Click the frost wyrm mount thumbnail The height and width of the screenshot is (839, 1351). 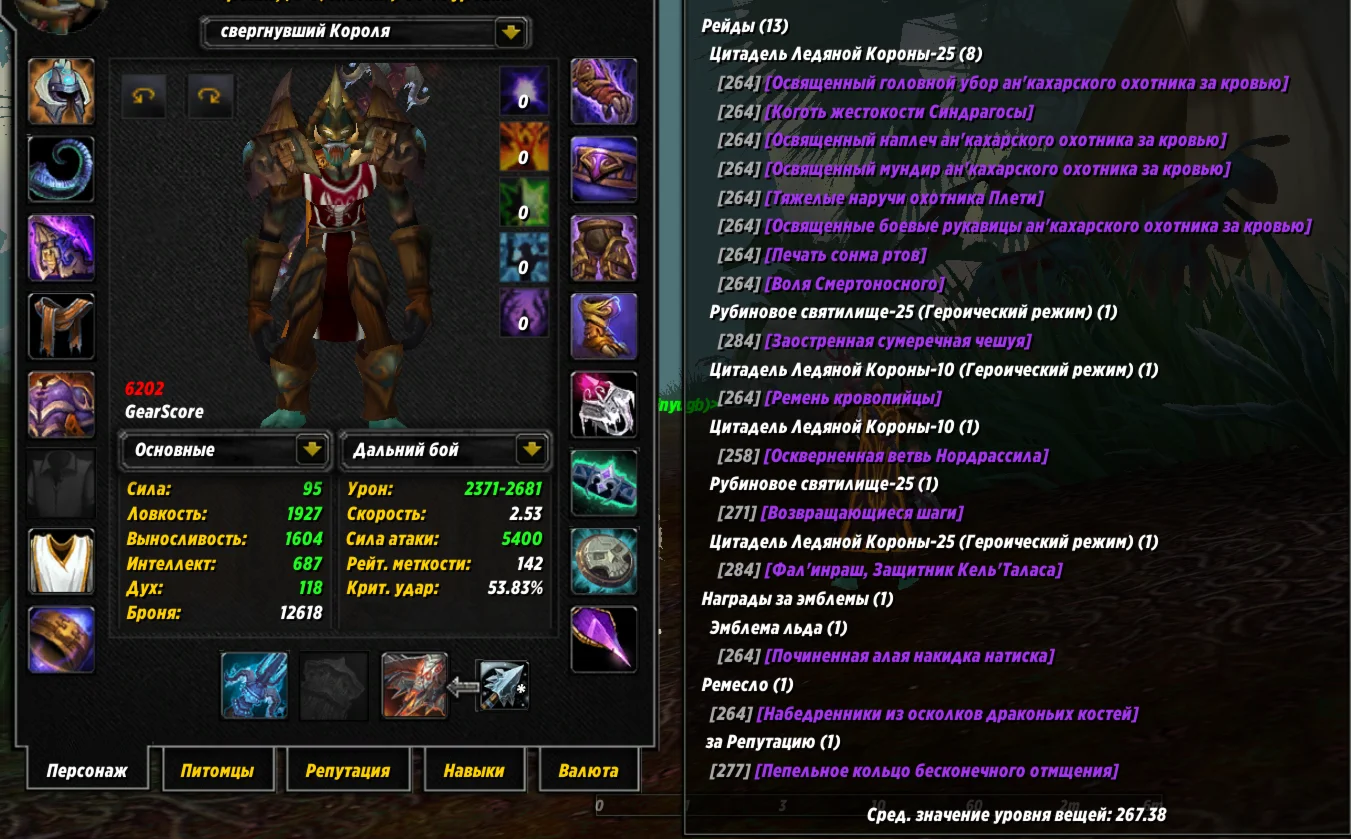pyautogui.click(x=255, y=685)
